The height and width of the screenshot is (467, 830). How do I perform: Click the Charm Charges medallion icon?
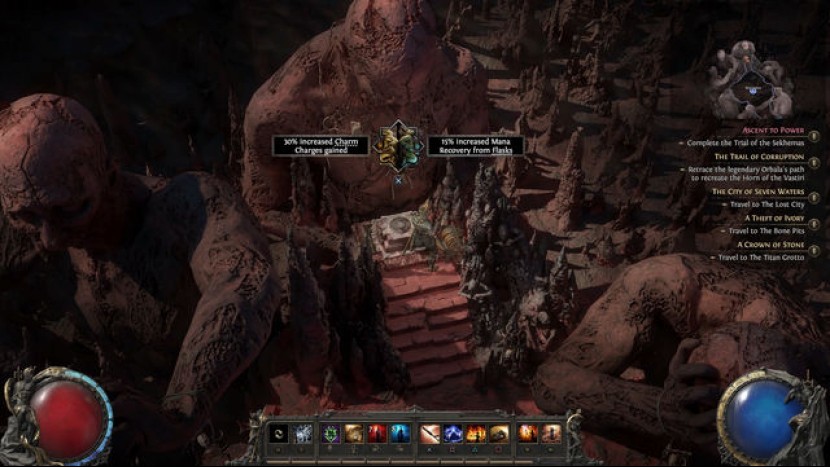point(398,146)
